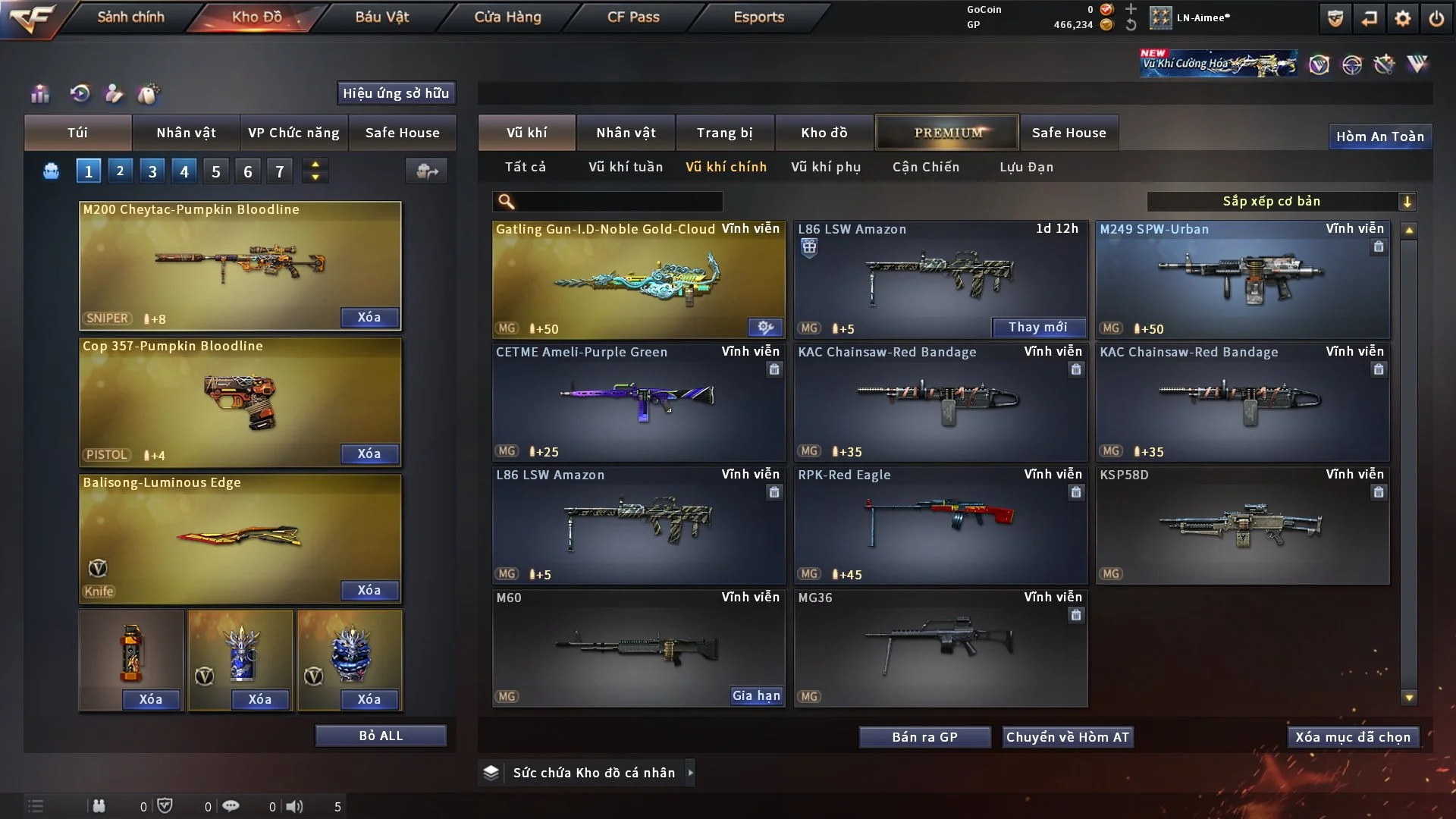1456x819 pixels.
Task: Sell selected item with Bán ra GP
Action: 924,737
